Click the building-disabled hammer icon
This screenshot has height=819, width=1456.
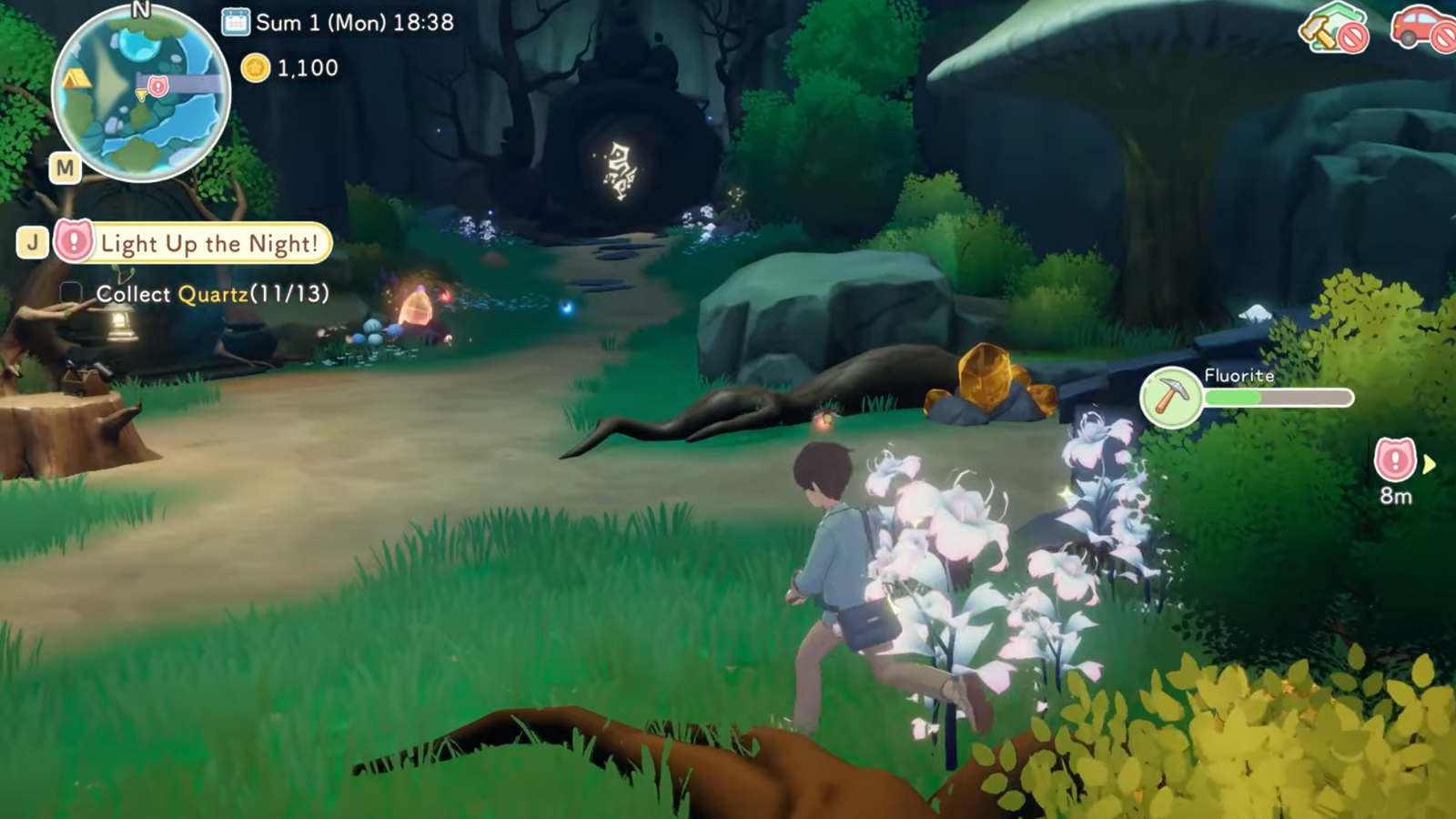click(x=1332, y=29)
